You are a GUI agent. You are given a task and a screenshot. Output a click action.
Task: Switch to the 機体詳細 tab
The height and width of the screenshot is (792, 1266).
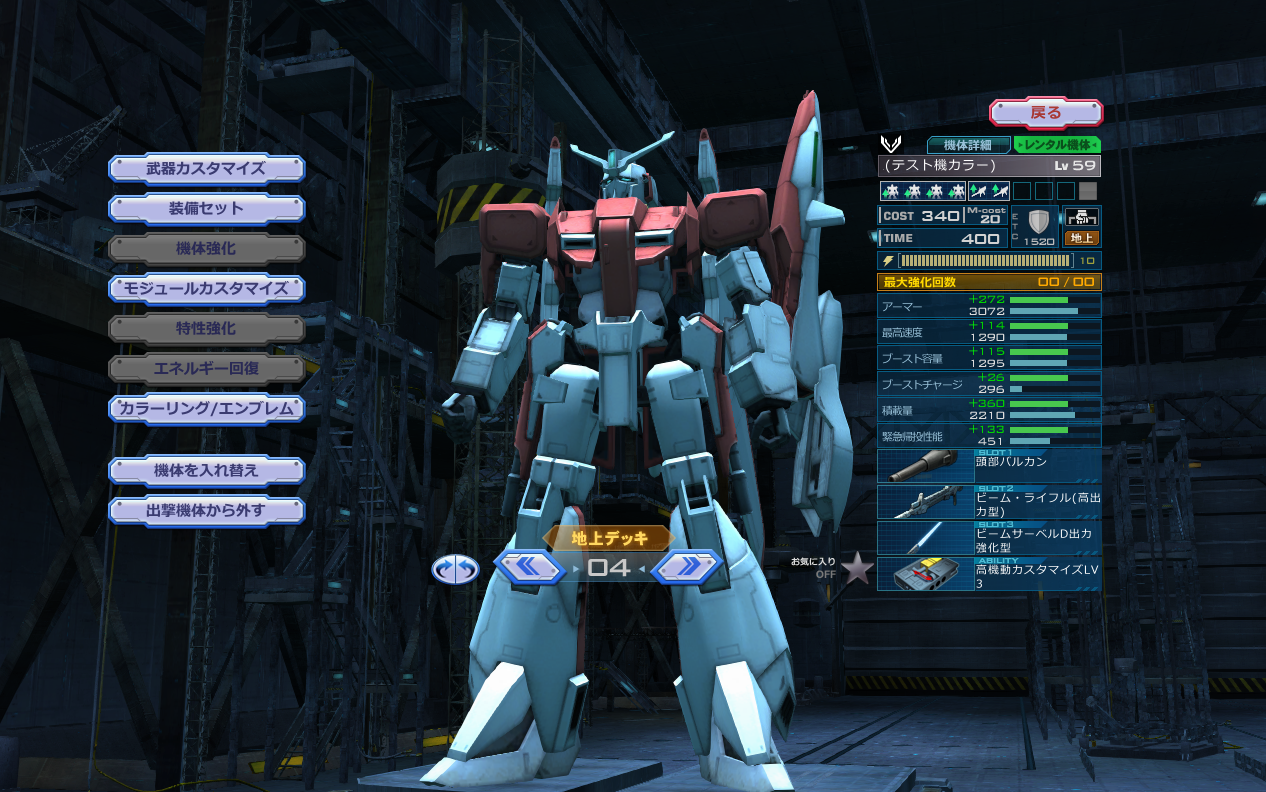[x=968, y=145]
